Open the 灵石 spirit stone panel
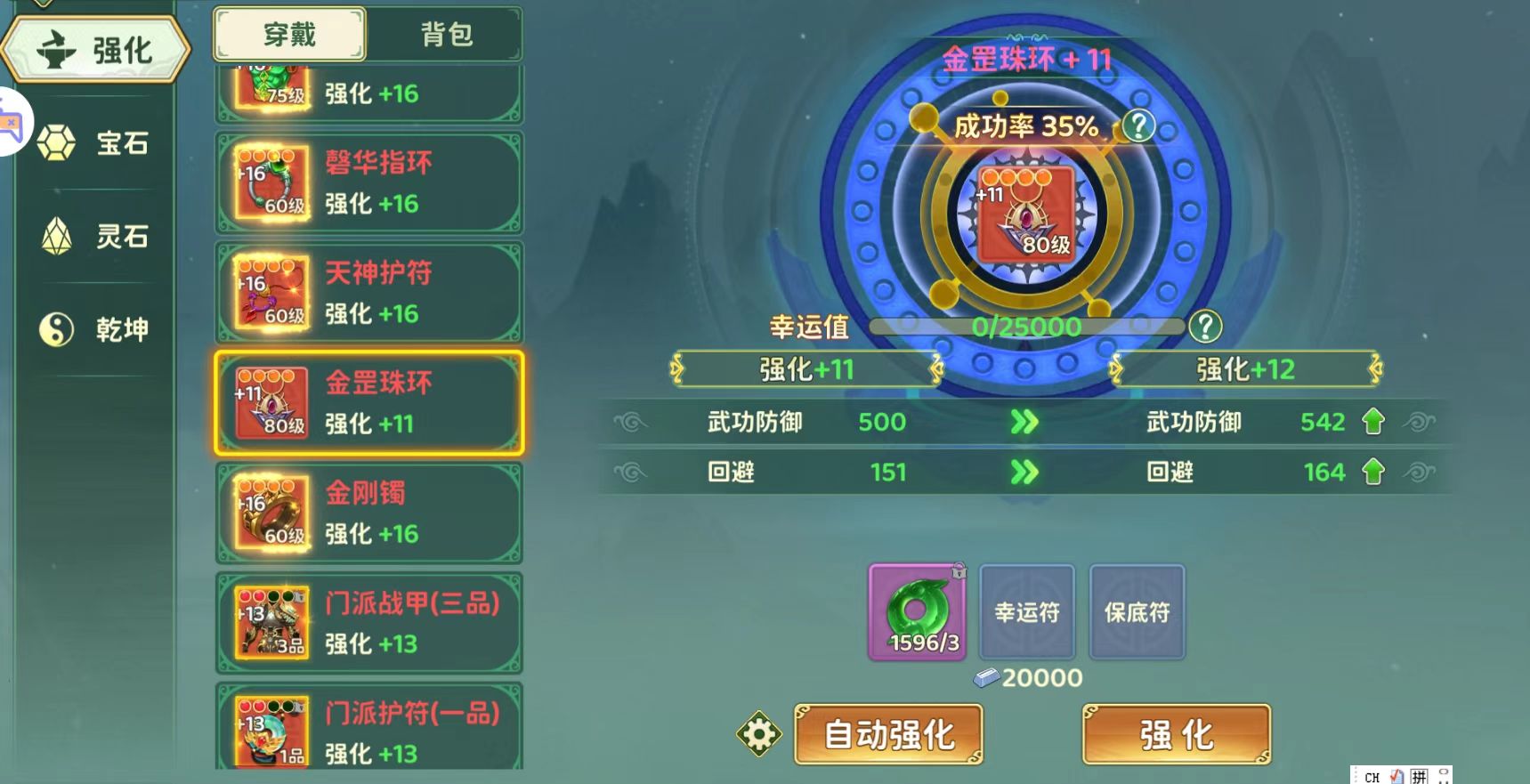The height and width of the screenshot is (784, 1530). click(96, 238)
